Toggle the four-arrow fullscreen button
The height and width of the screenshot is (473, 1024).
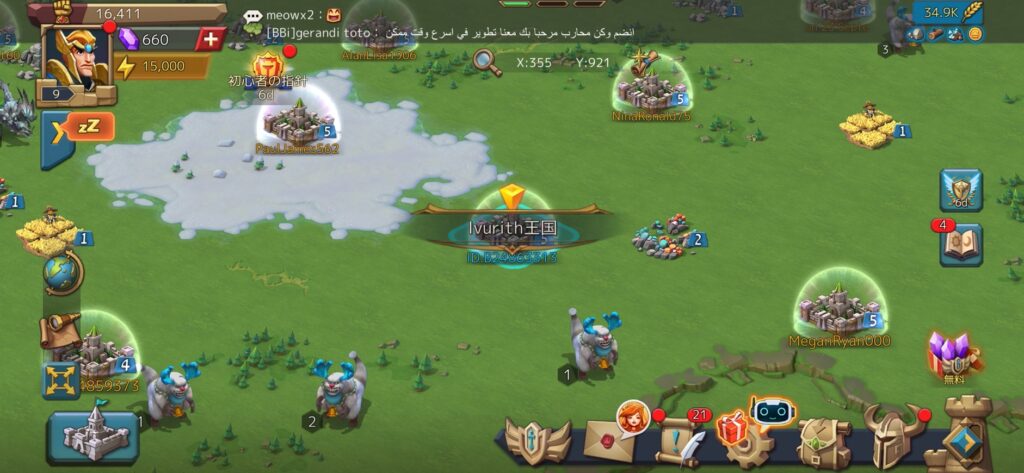coord(60,380)
